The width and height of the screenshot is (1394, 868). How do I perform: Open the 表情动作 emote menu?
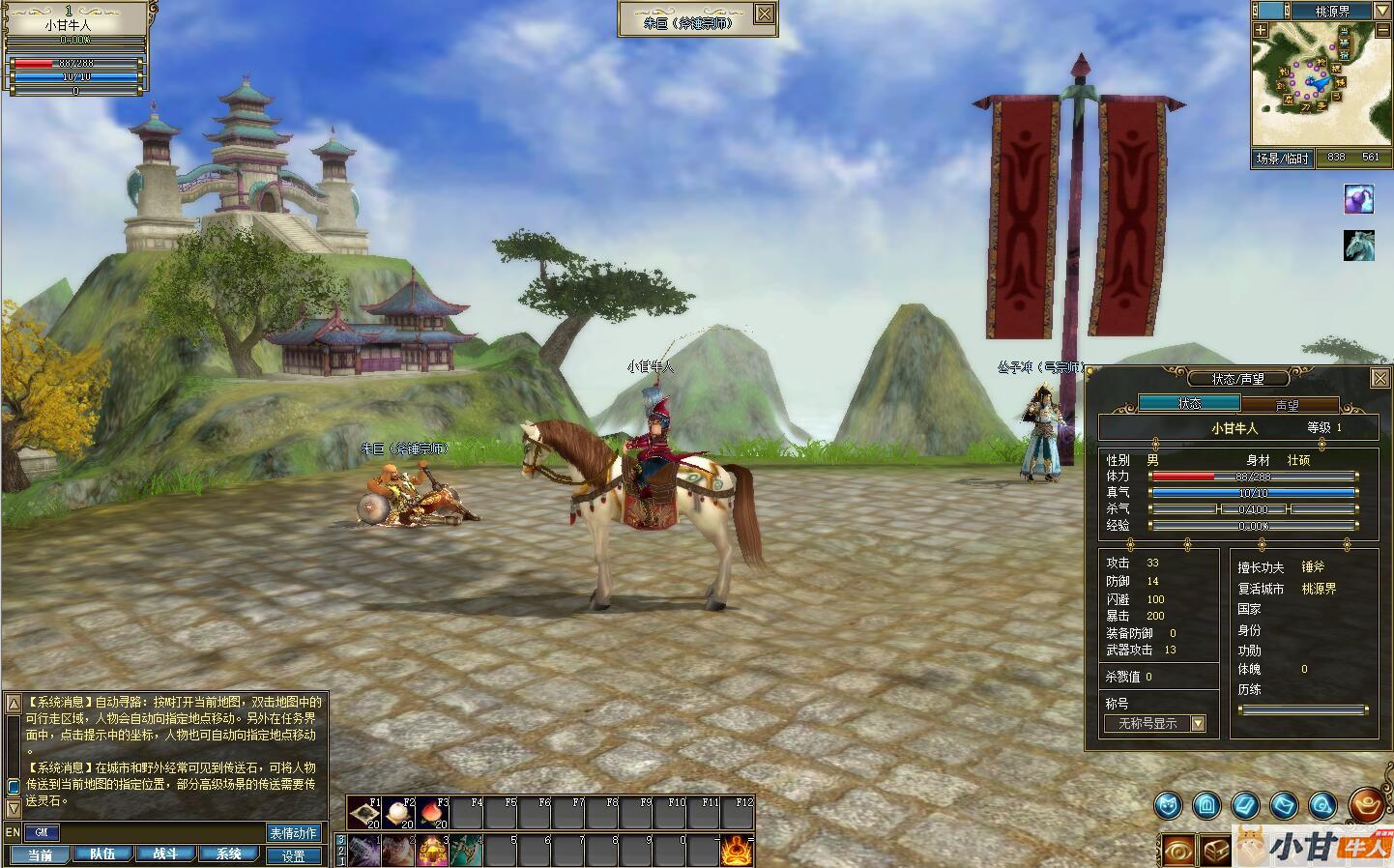[x=294, y=832]
